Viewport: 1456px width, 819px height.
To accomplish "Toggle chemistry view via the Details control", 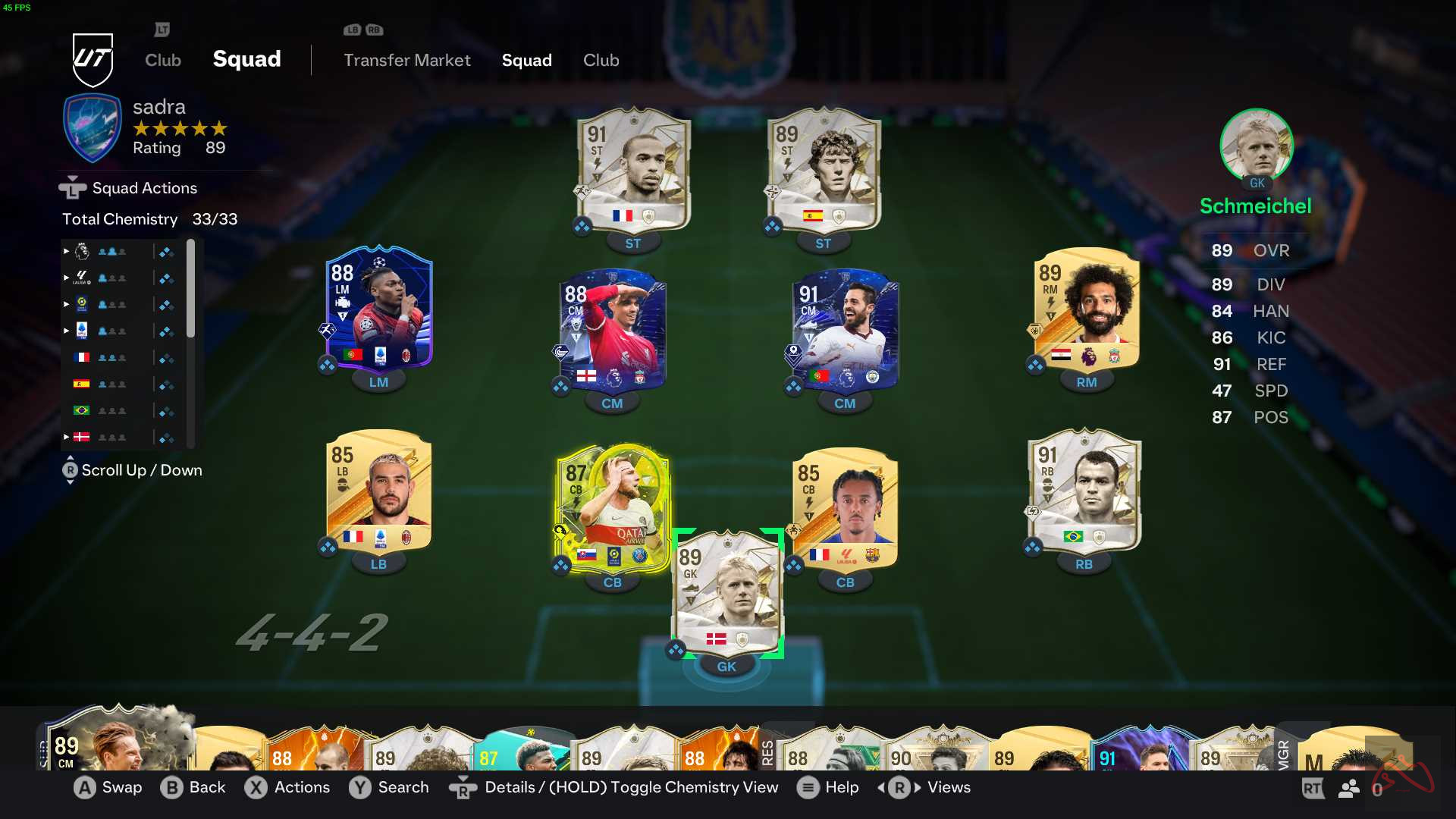I will tap(463, 788).
